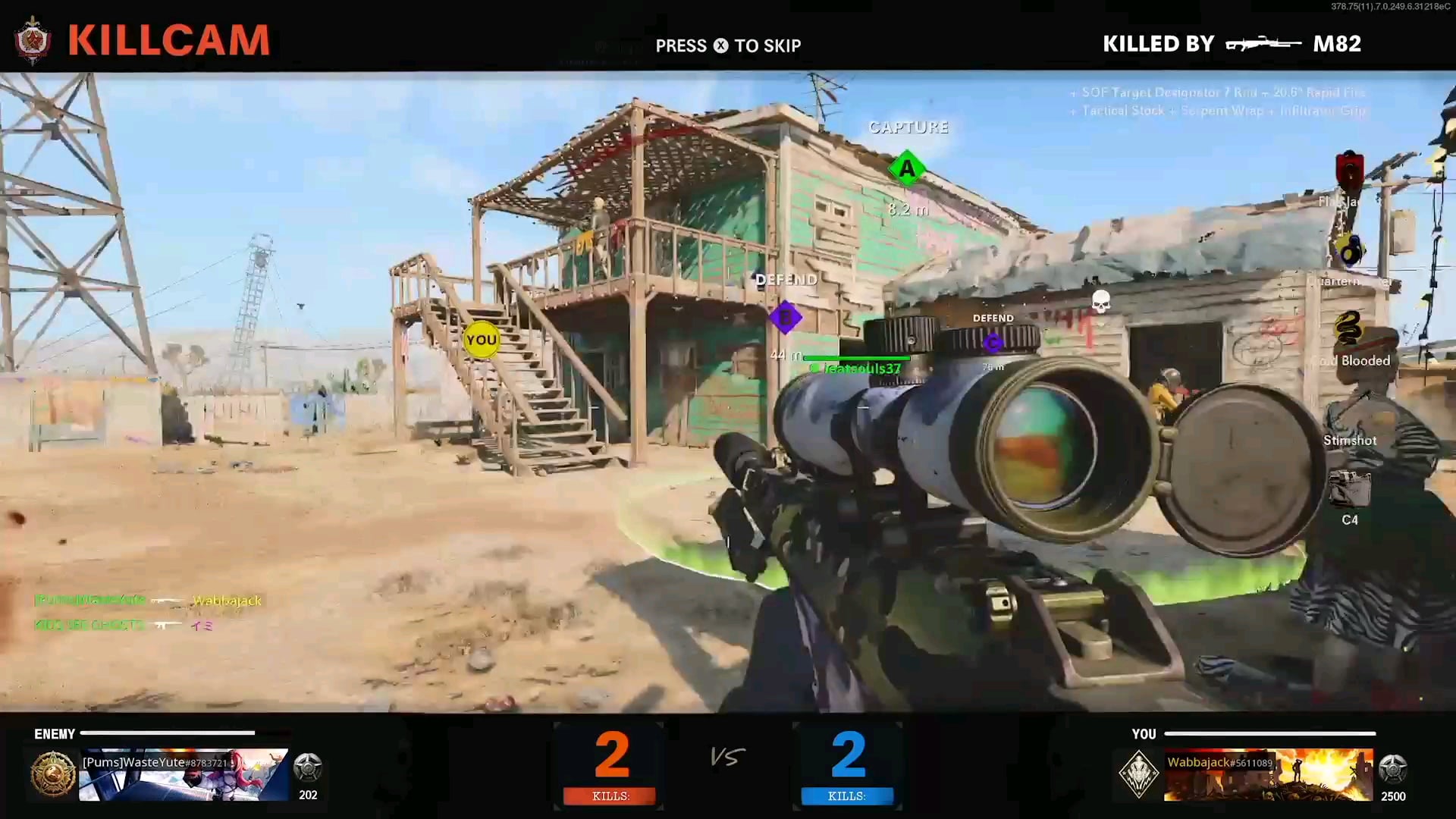
Task: Click your white diamond player emblem
Action: (1138, 774)
